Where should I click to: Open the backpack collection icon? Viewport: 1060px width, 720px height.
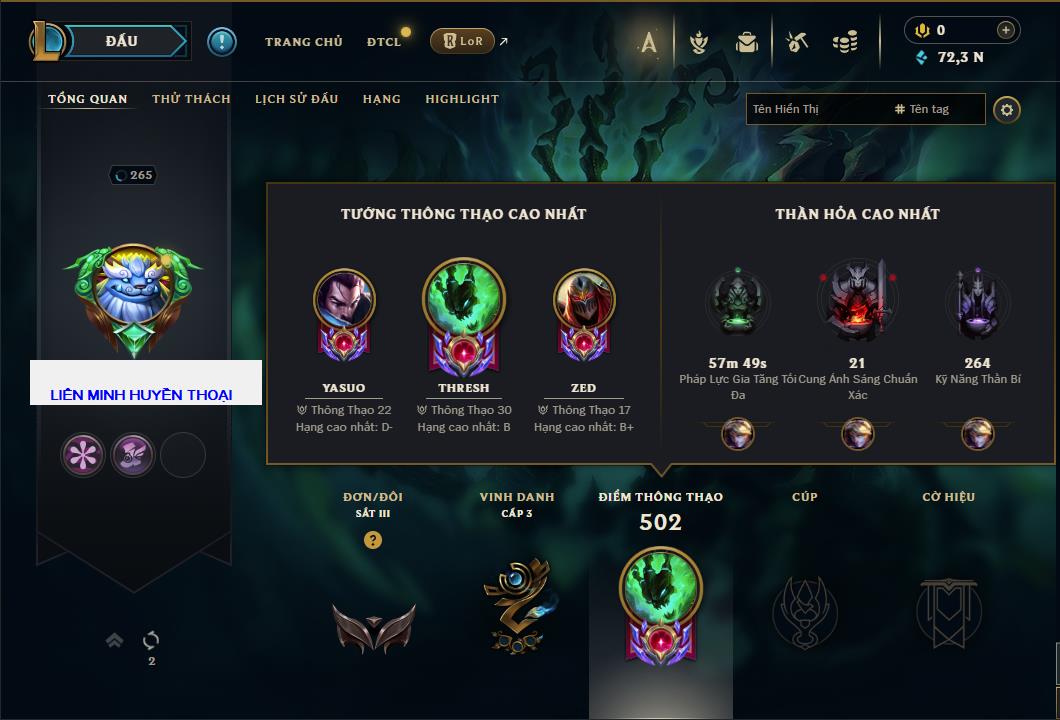[746, 42]
